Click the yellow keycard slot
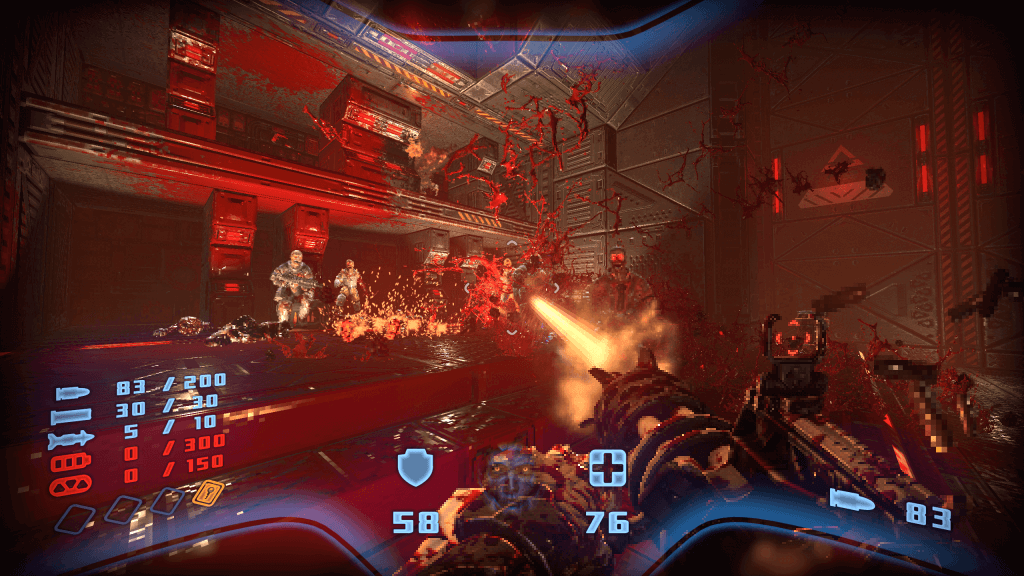Viewport: 1024px width, 576px height. coord(209,491)
